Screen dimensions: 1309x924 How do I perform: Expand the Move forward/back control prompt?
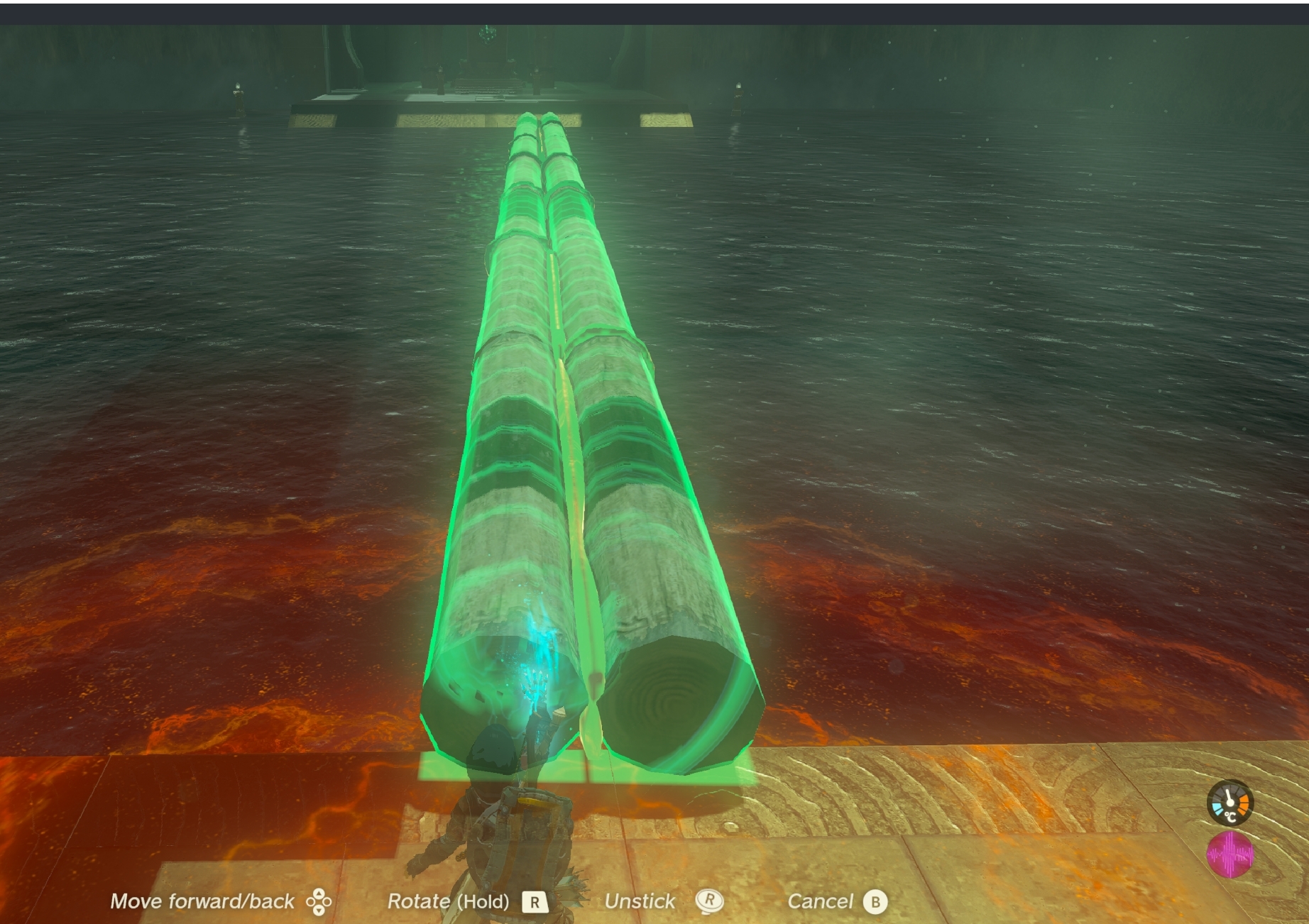[x=202, y=901]
